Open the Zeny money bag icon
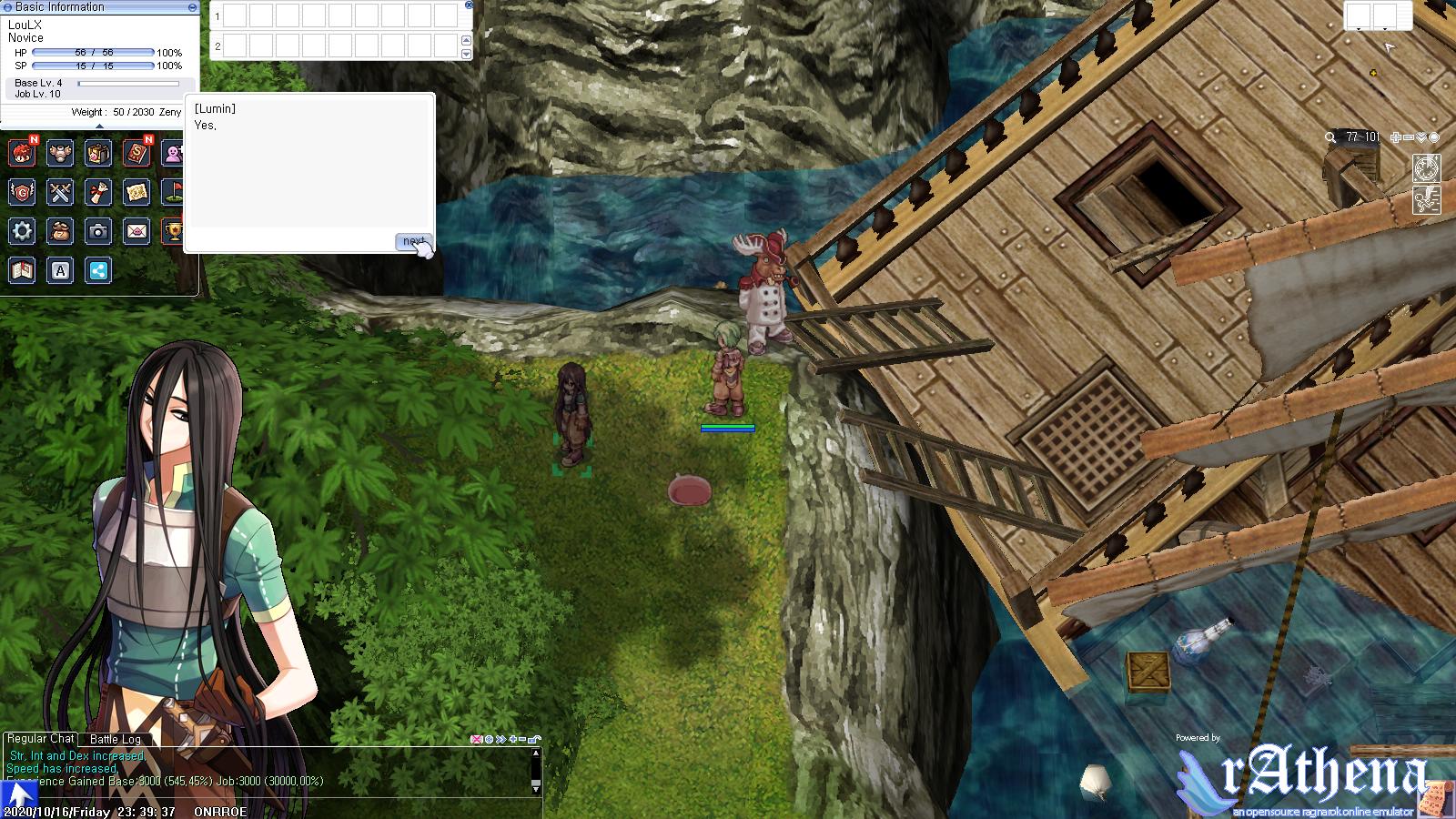 60,231
